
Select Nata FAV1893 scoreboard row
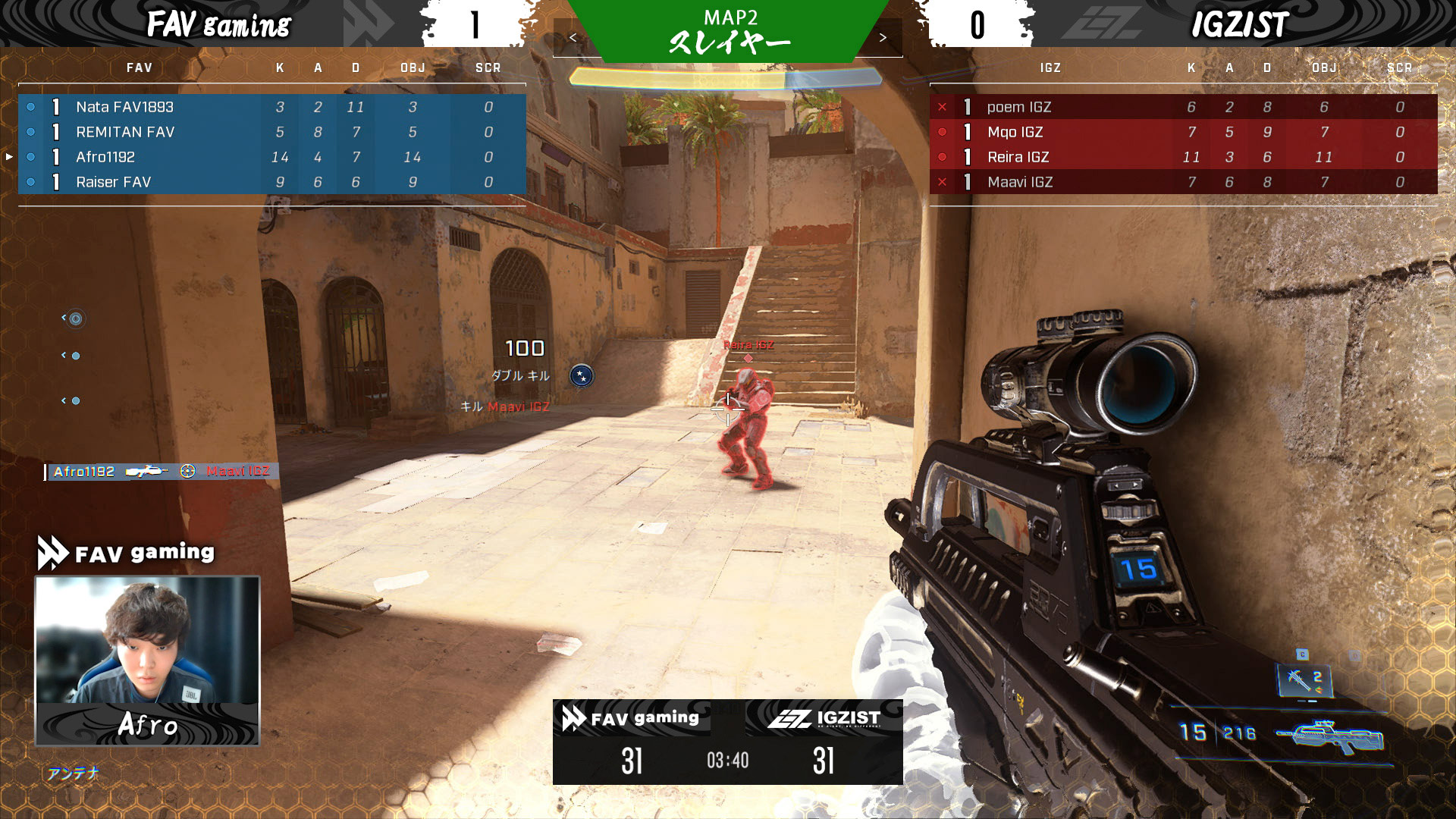point(271,107)
